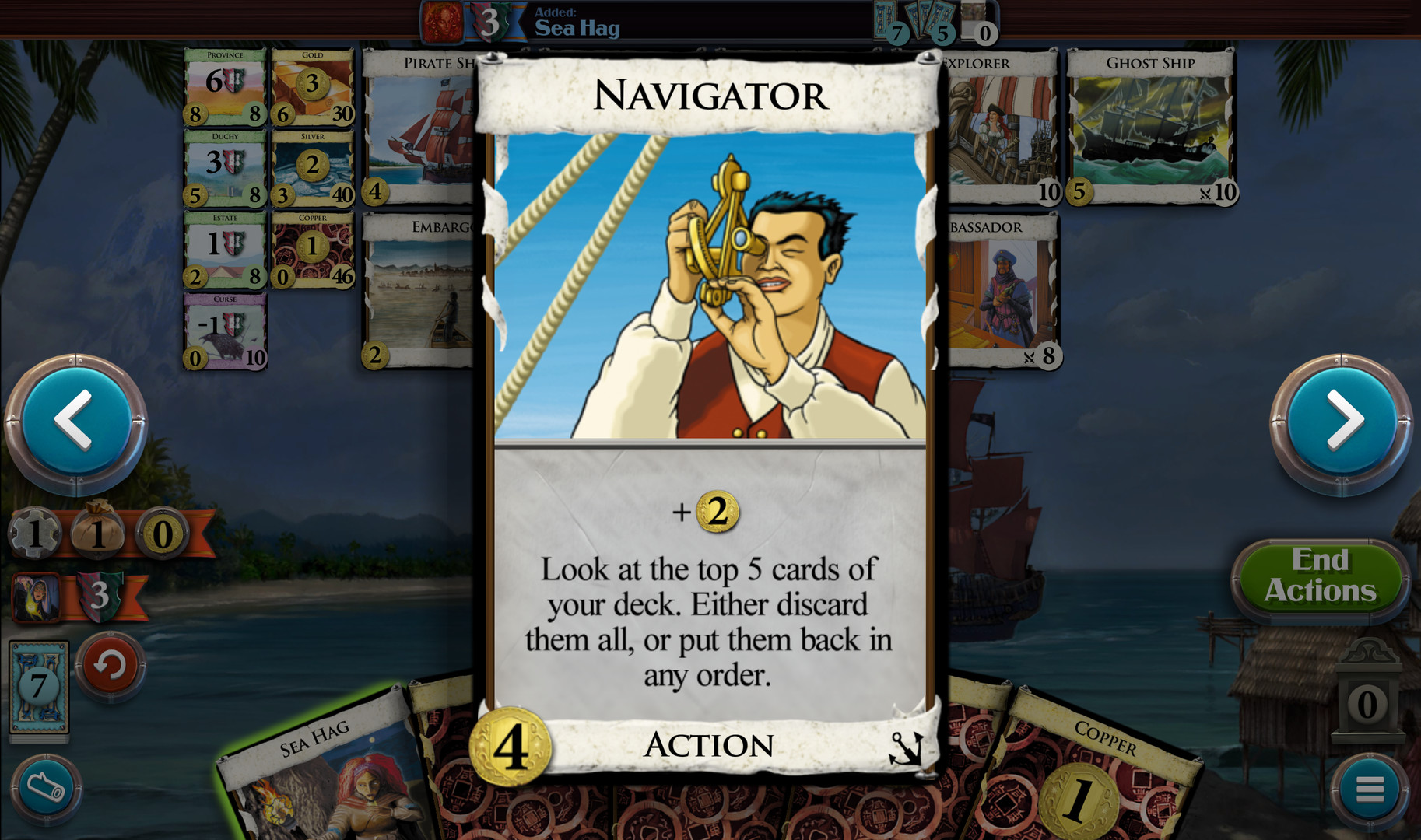The height and width of the screenshot is (840, 1421).
Task: Open the game log via the scroll icon
Action: pos(46,788)
